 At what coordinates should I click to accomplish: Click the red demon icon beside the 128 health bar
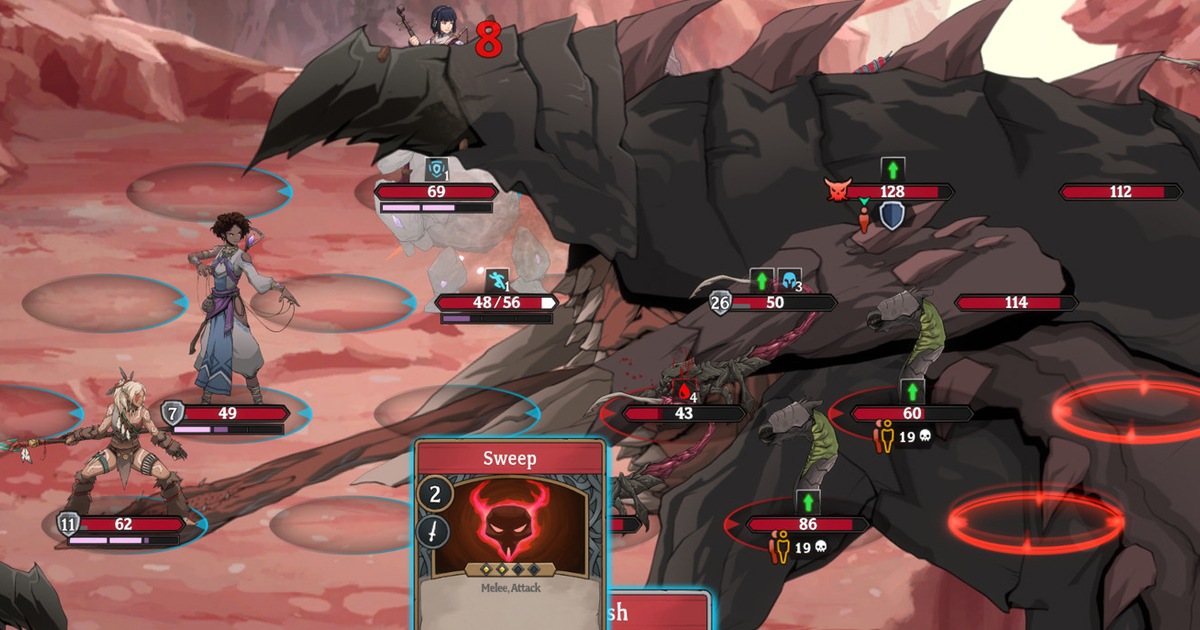coord(836,191)
